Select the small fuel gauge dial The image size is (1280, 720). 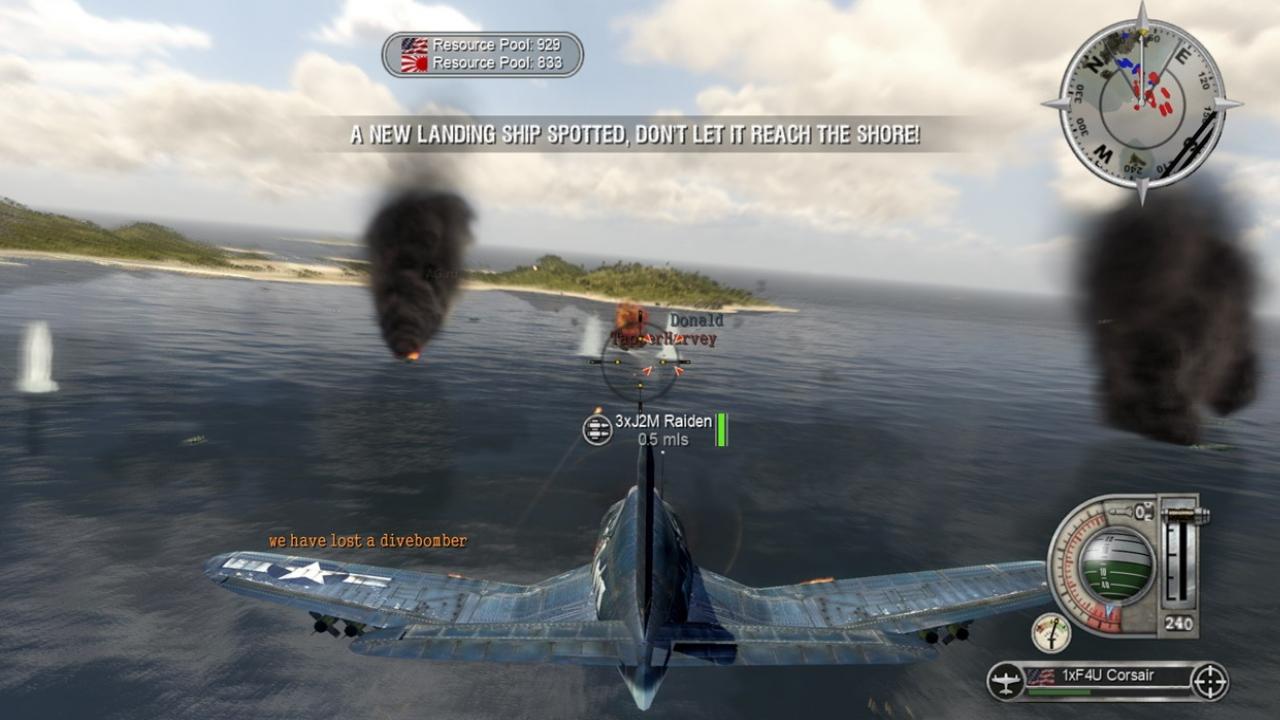pos(1051,633)
